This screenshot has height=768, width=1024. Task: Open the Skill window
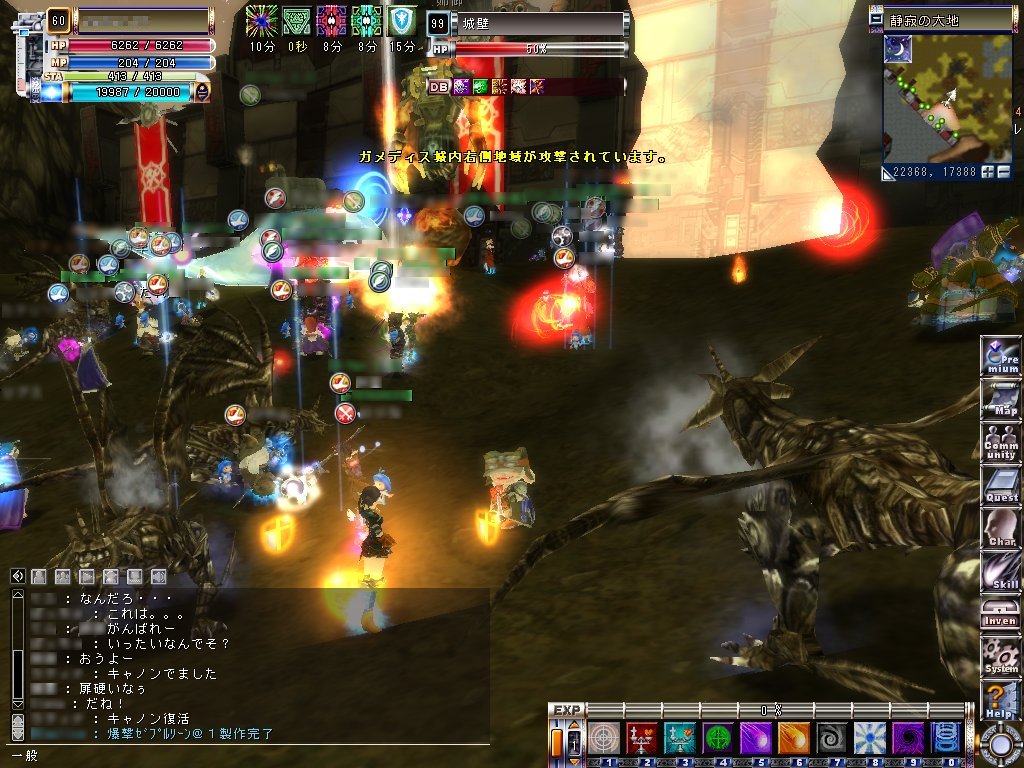(x=1000, y=572)
